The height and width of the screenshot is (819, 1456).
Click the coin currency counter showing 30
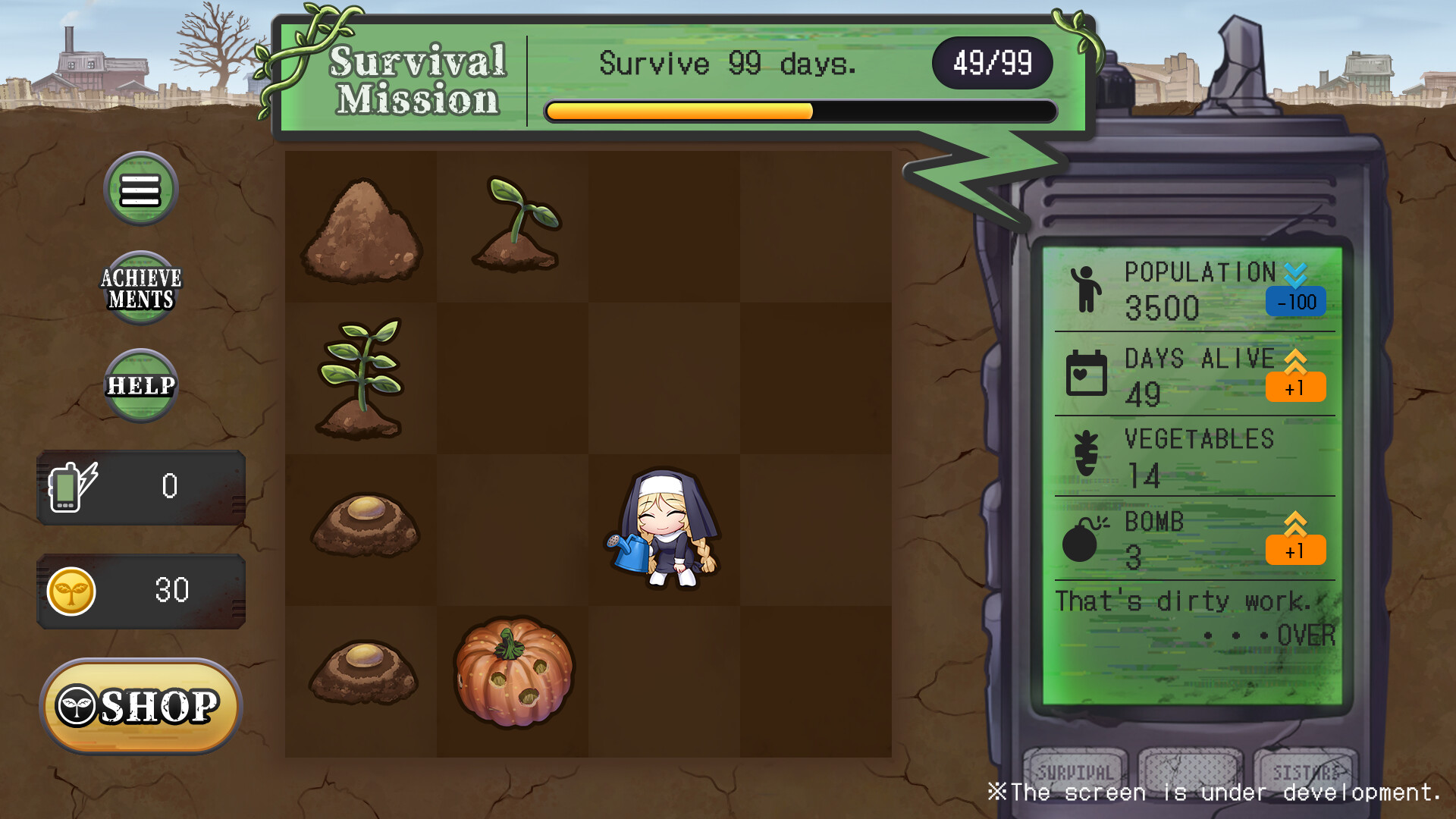click(141, 591)
